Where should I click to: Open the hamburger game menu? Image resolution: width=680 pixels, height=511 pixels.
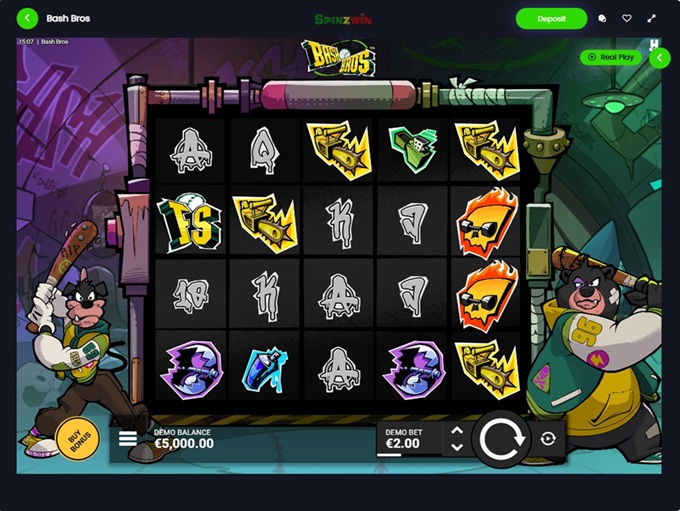pyautogui.click(x=128, y=438)
